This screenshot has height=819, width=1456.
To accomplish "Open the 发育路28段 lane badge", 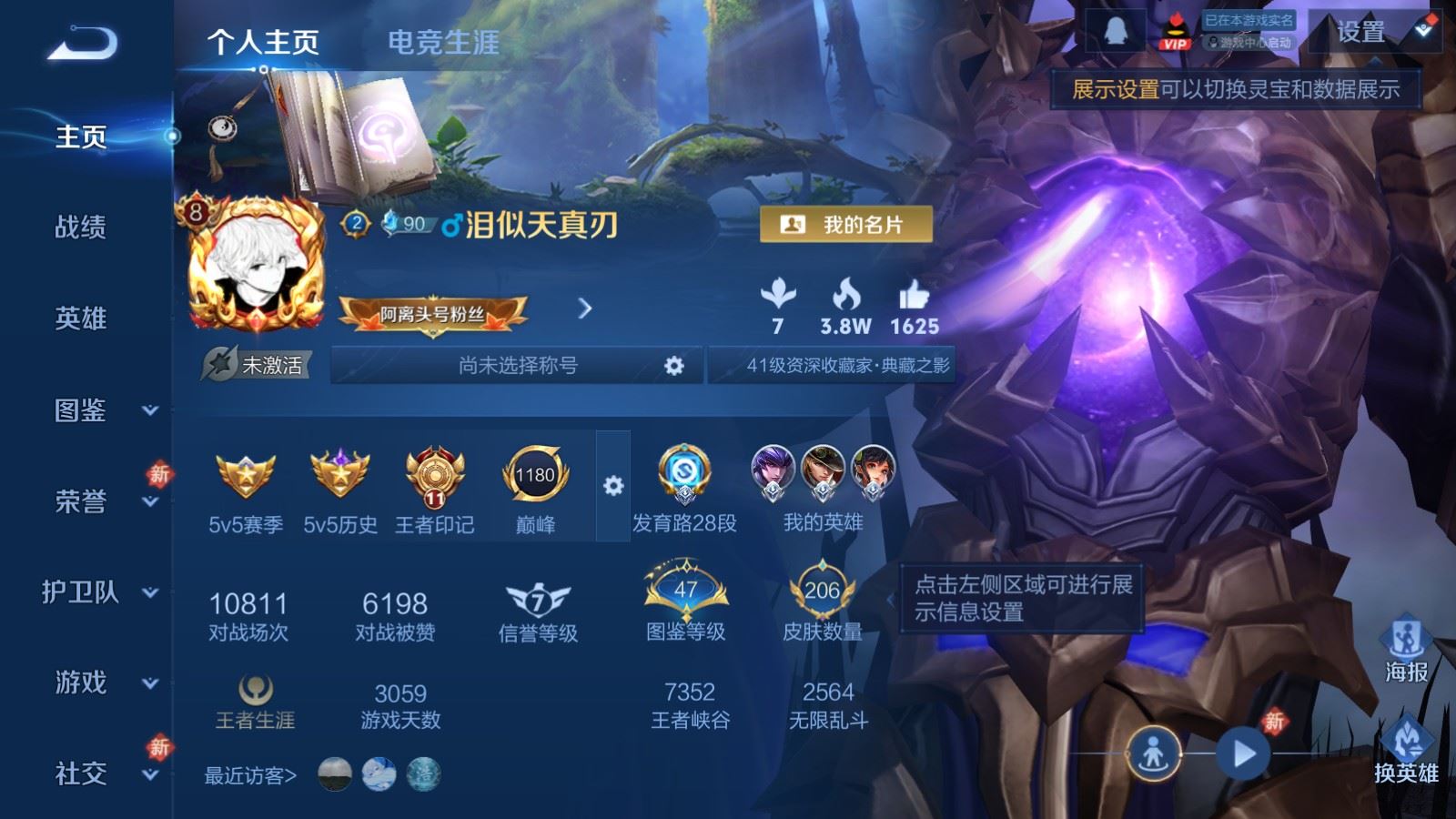I will coord(683,473).
